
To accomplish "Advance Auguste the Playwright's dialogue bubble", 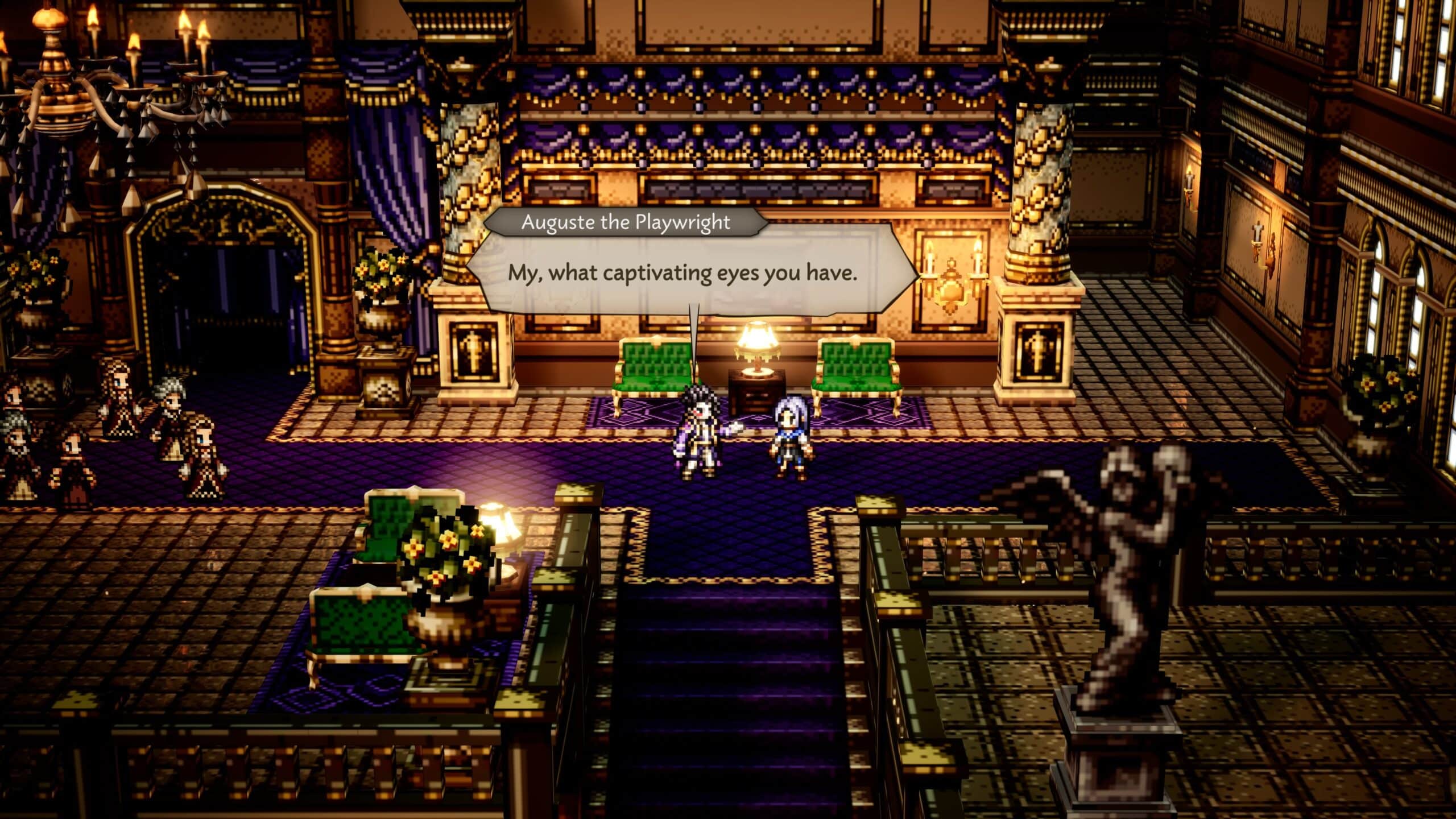I will pyautogui.click(x=682, y=274).
